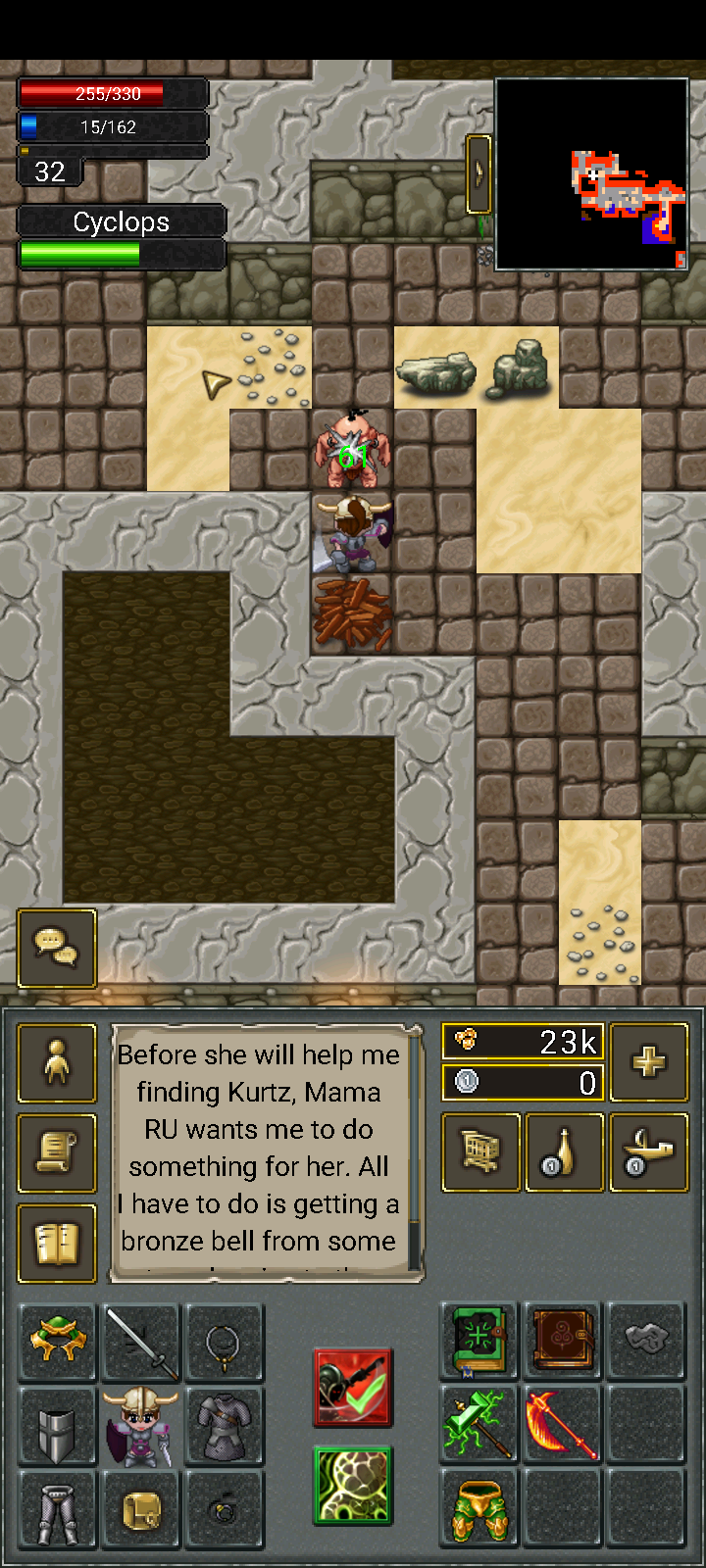Open the character stats button
The height and width of the screenshot is (1568, 706).
[57, 1063]
